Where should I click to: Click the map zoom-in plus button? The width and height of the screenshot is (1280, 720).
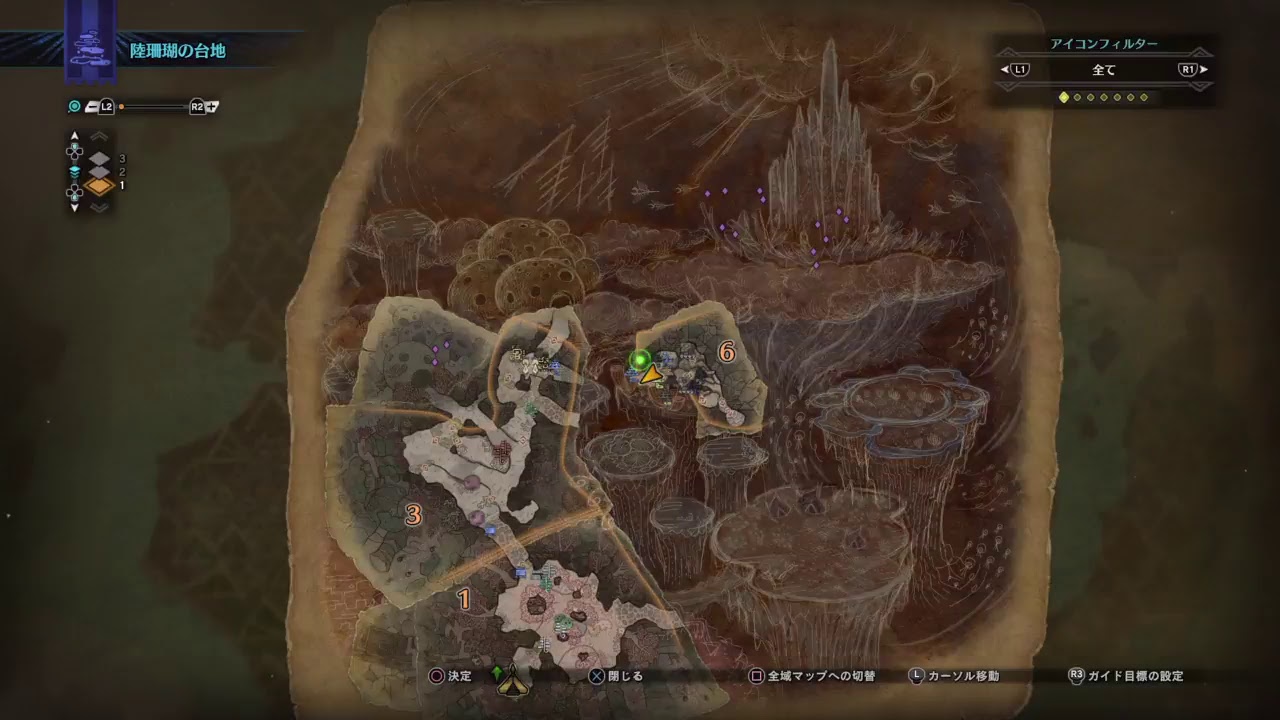tap(213, 106)
